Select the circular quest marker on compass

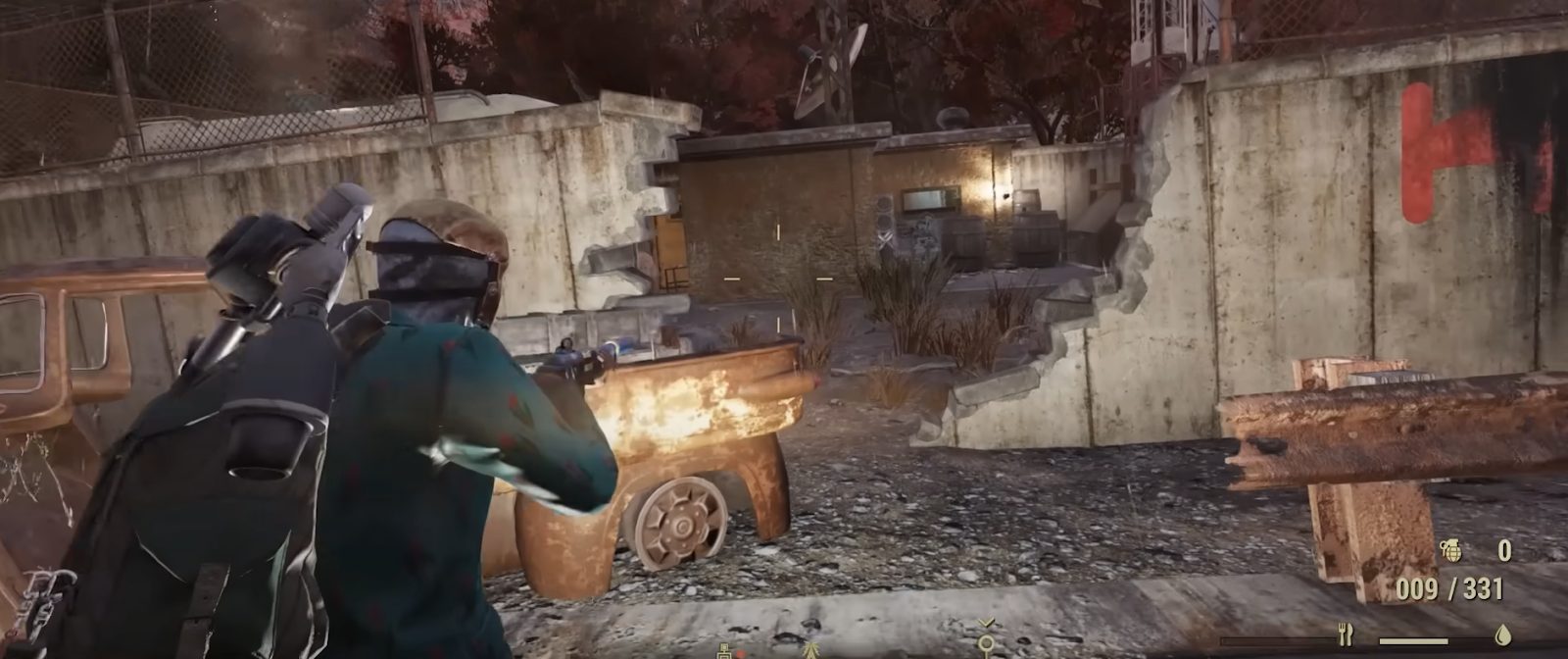(986, 642)
